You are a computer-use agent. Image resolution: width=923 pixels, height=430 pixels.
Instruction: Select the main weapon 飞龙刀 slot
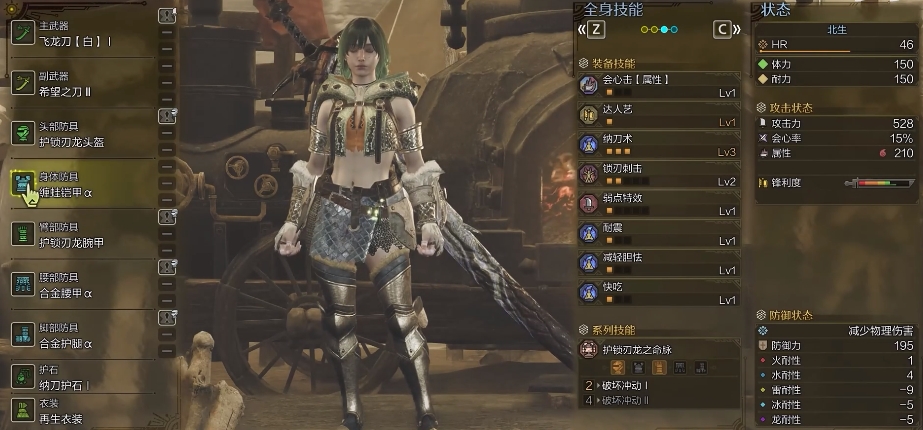pos(85,34)
